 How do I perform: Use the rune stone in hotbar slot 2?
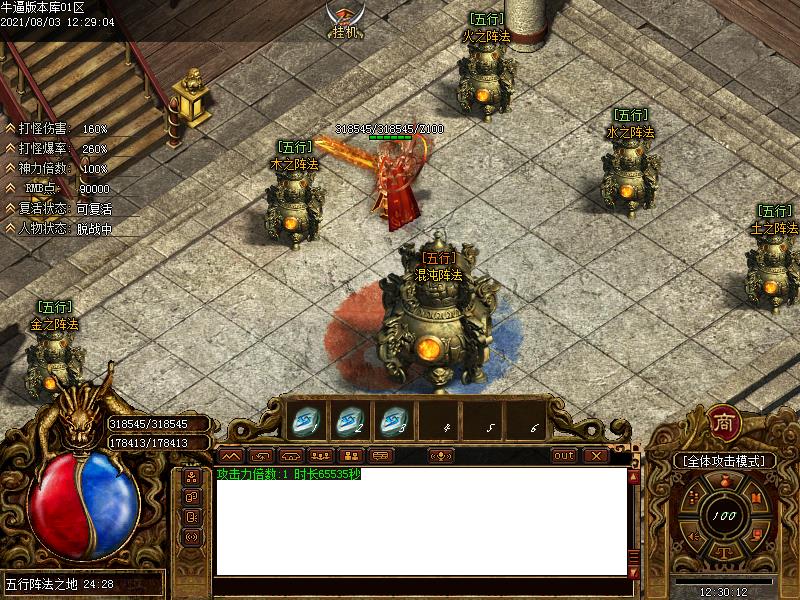[x=350, y=422]
